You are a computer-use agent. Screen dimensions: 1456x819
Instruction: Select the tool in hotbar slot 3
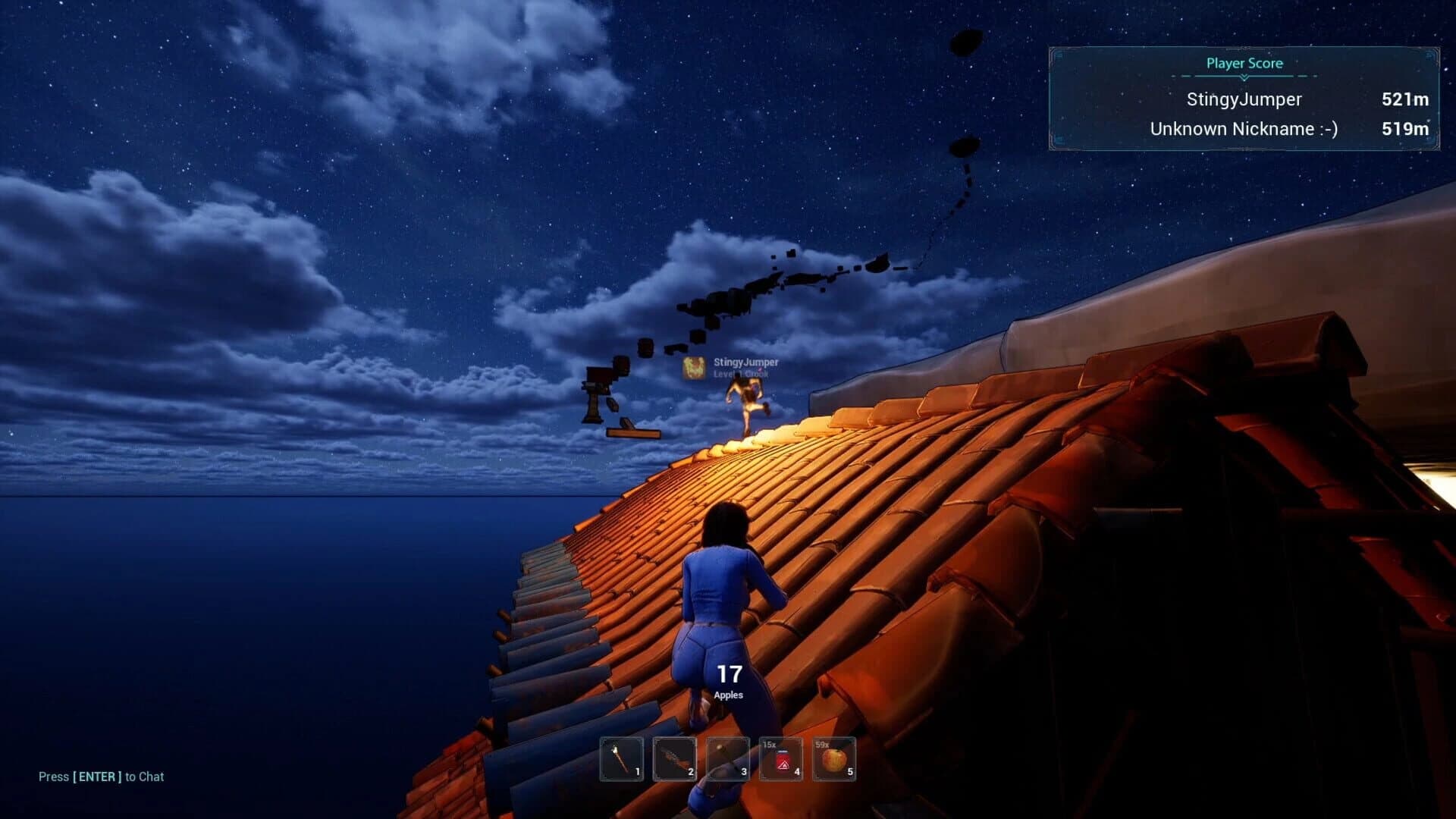point(730,758)
